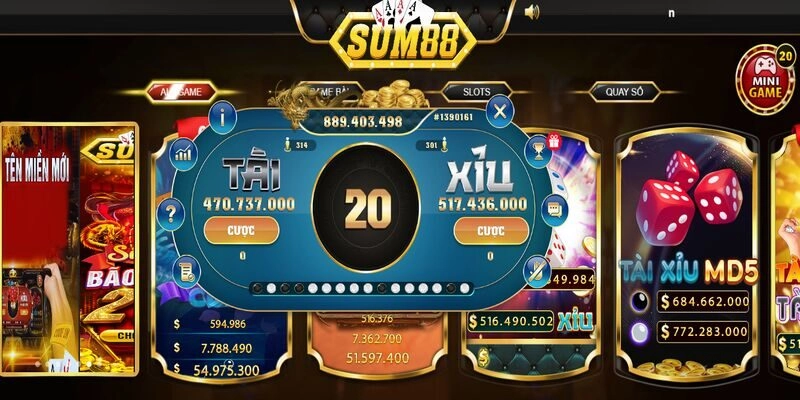
Task: Switch to the All Game tab
Action: click(x=182, y=92)
